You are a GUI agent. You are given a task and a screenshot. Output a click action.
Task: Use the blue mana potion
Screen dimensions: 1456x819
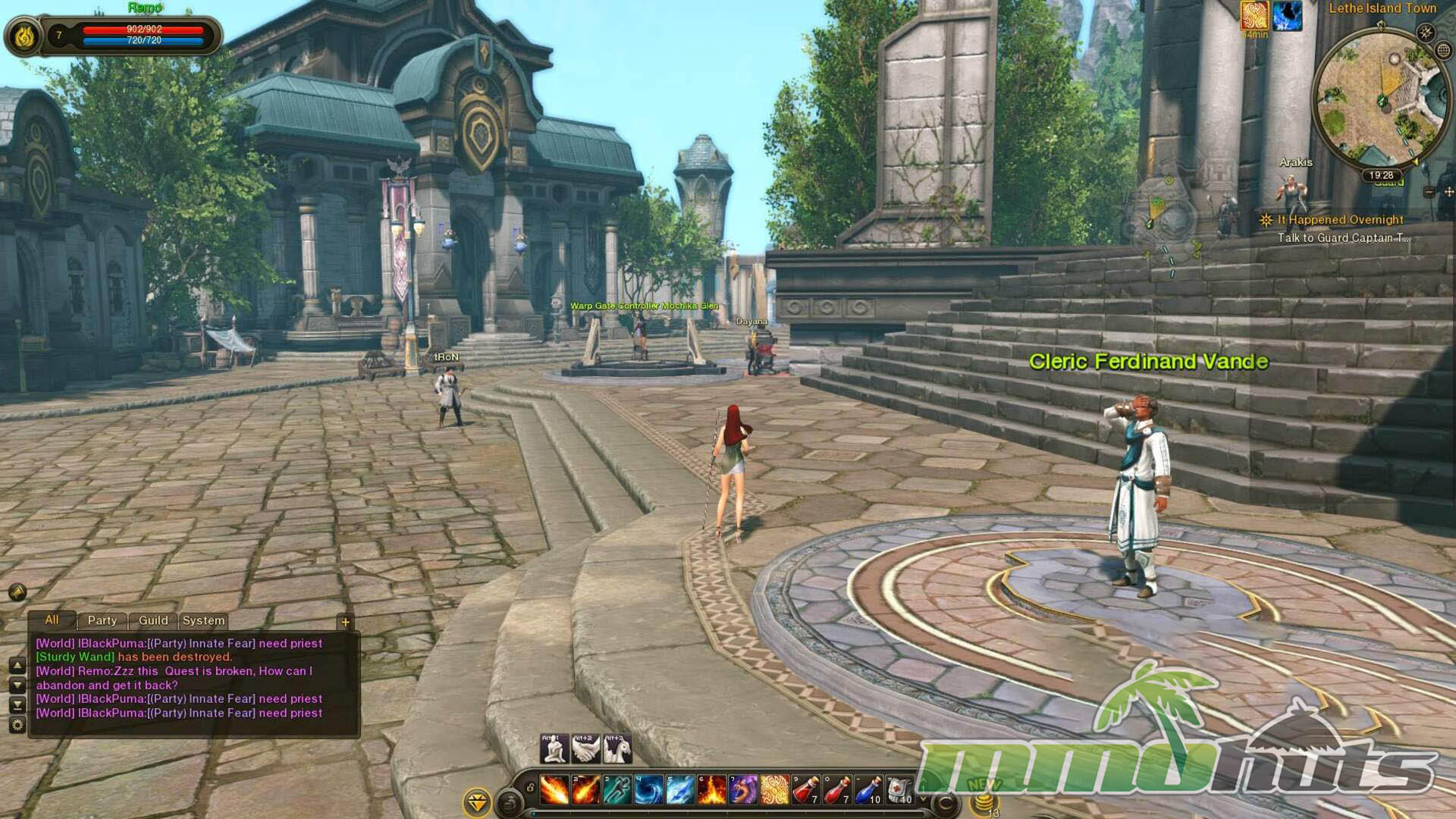pos(868,789)
